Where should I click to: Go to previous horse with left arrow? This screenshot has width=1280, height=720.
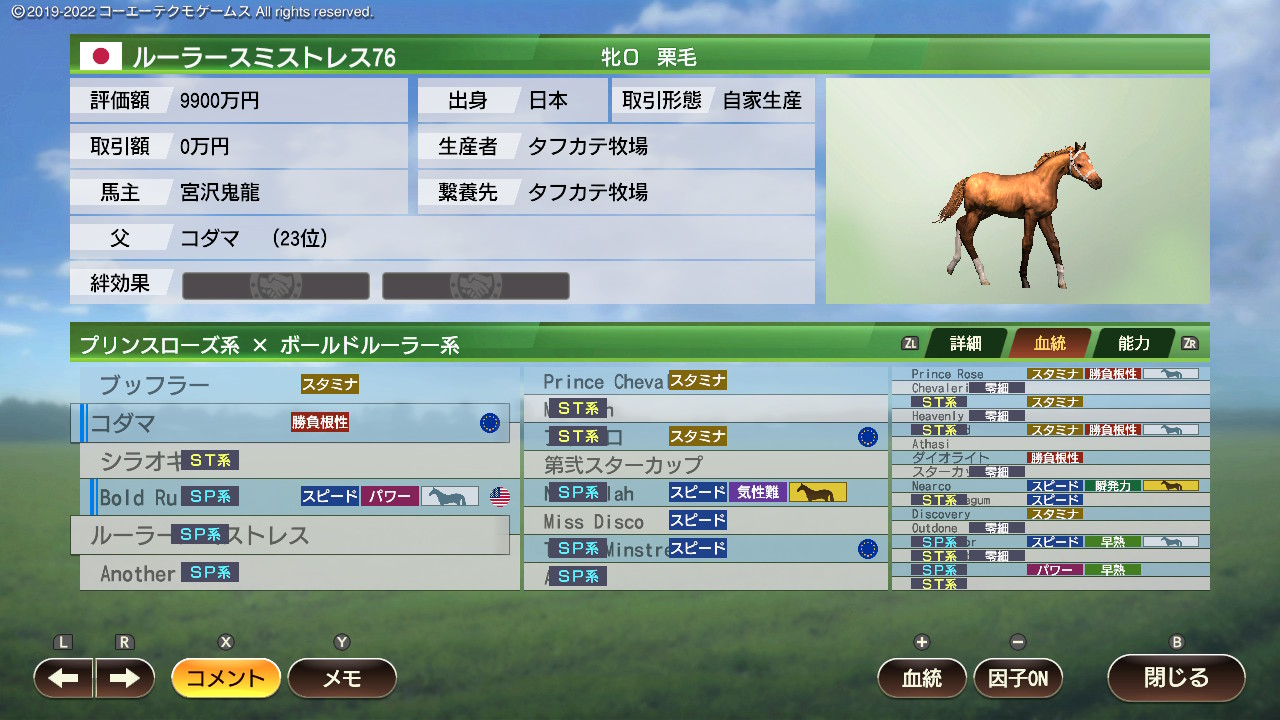(64, 678)
